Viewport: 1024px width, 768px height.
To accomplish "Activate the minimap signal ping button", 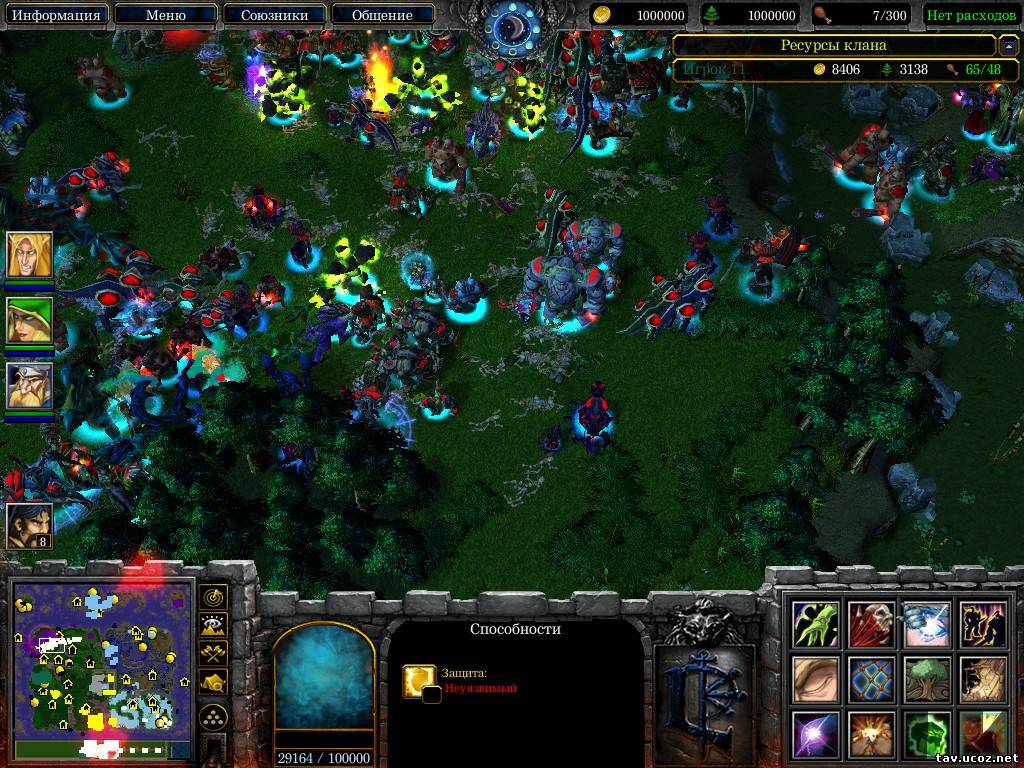I will coord(215,597).
